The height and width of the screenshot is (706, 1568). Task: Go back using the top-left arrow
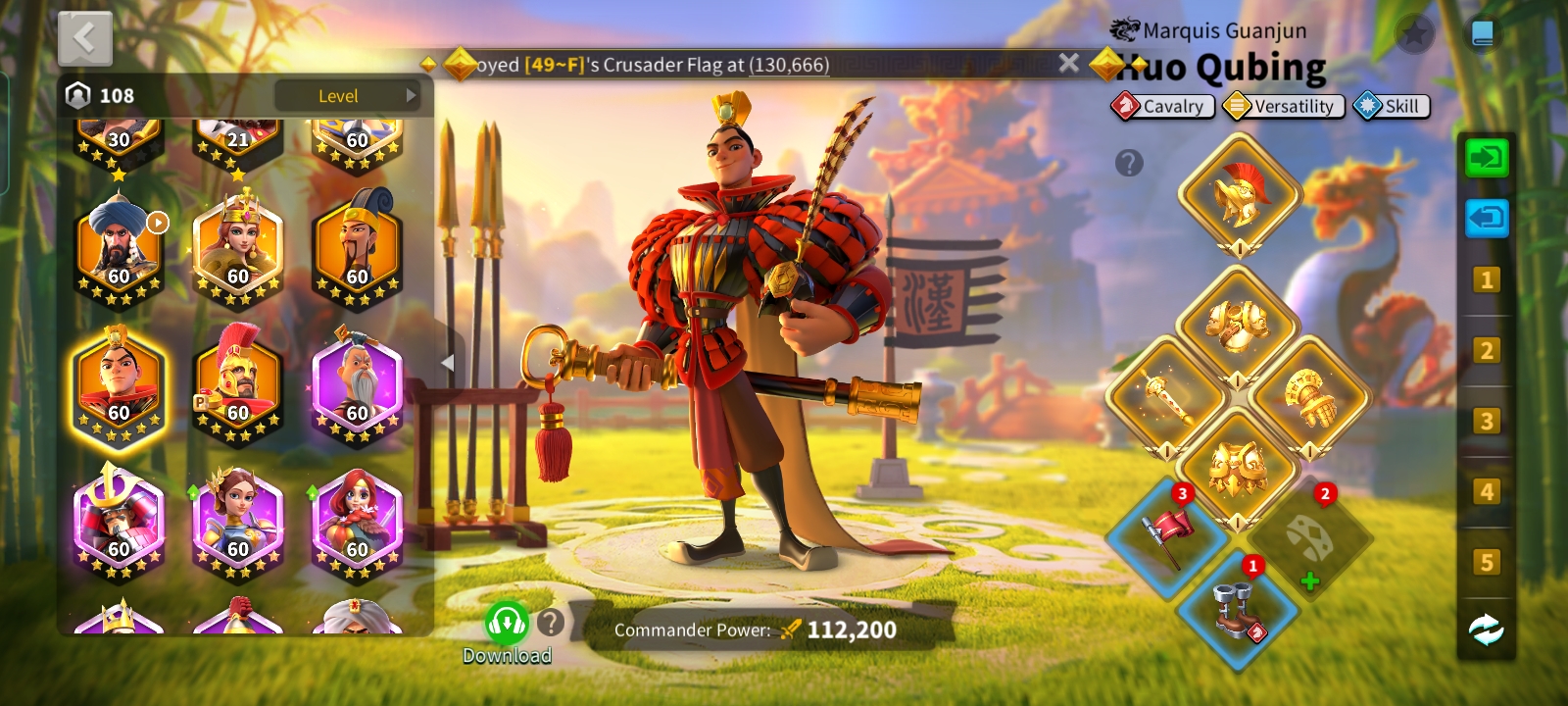85,38
